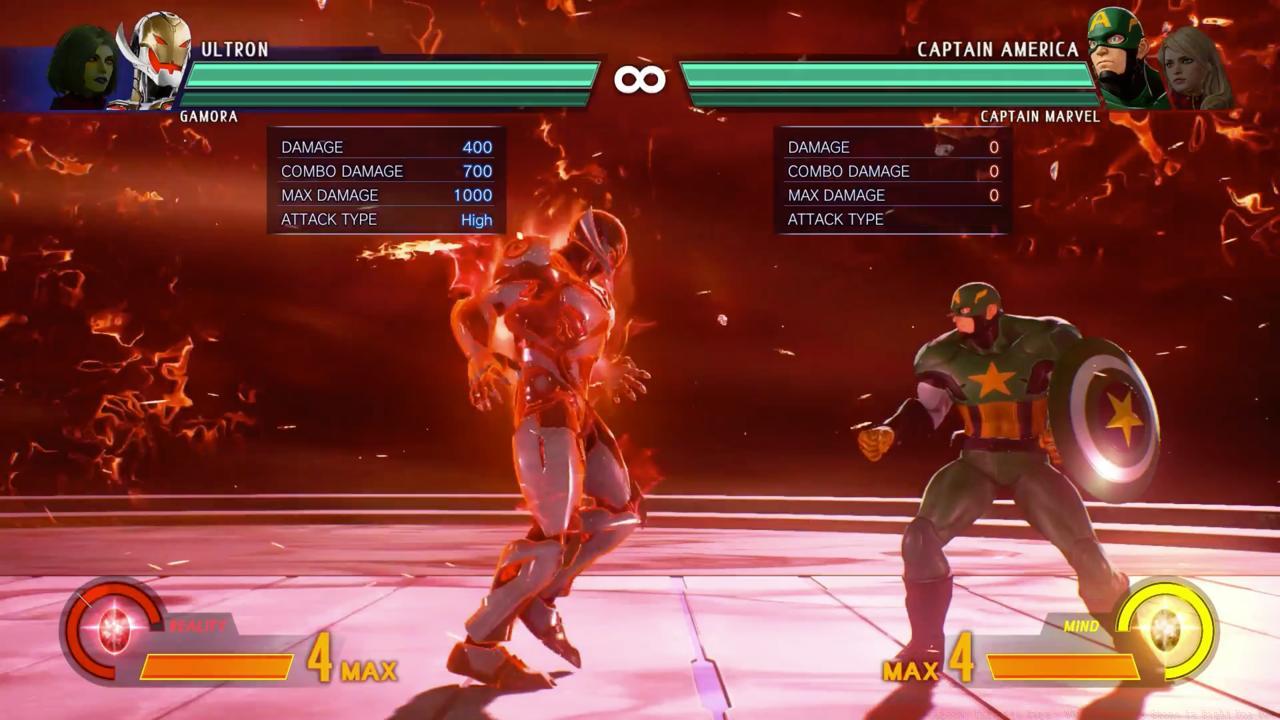Viewport: 1280px width, 720px height.
Task: Select Gamora's partner portrait
Action: 83,66
